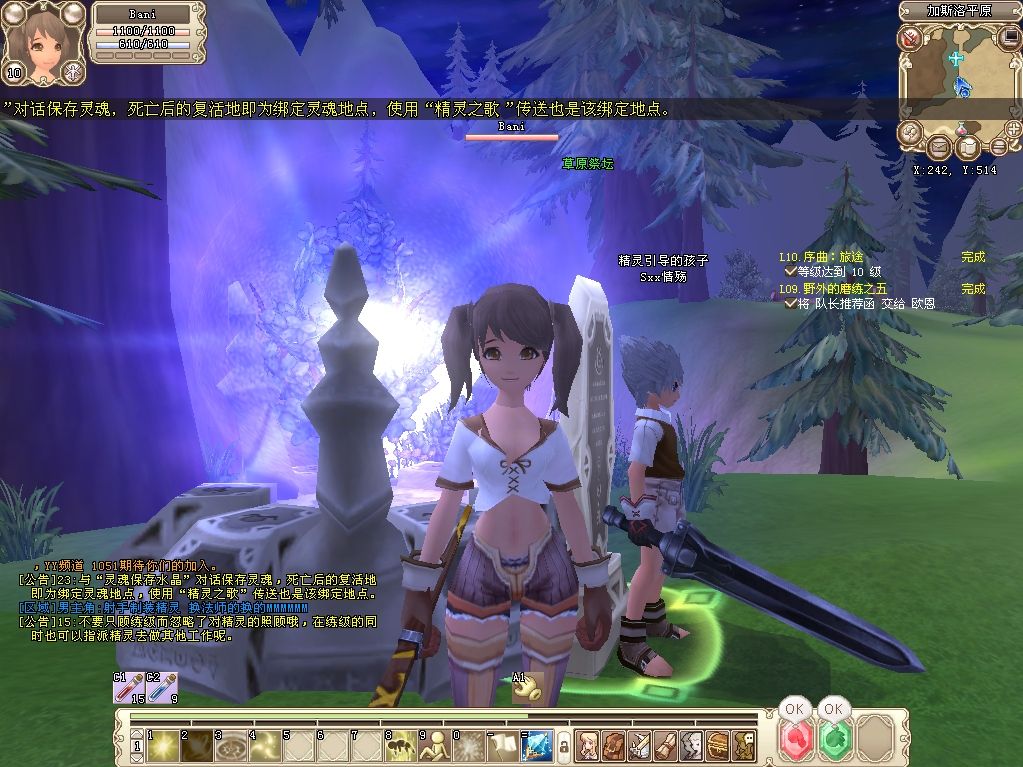Open the backpack inventory

point(613,744)
